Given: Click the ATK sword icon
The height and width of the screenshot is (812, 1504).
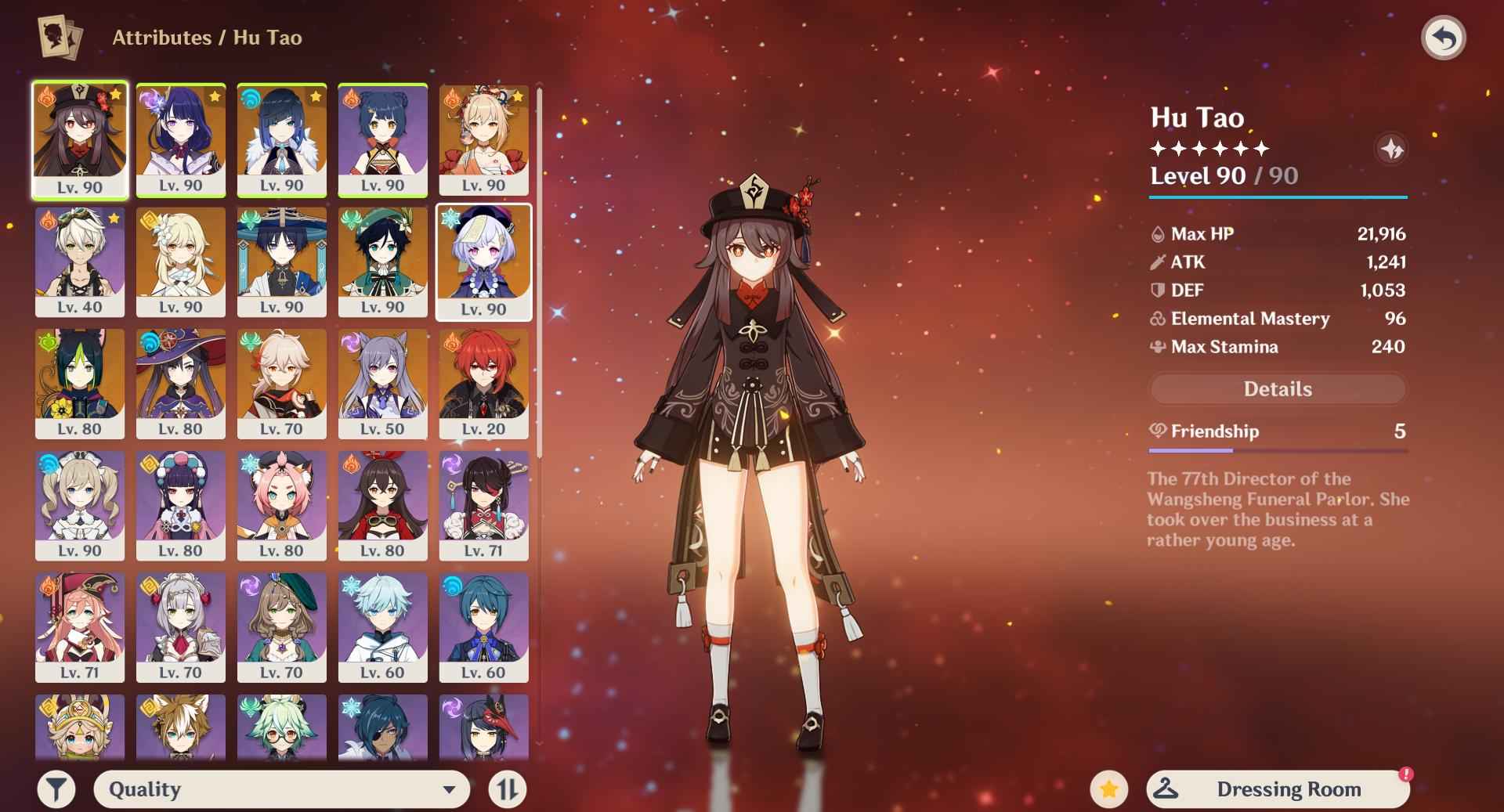Looking at the screenshot, I should pos(1157,262).
